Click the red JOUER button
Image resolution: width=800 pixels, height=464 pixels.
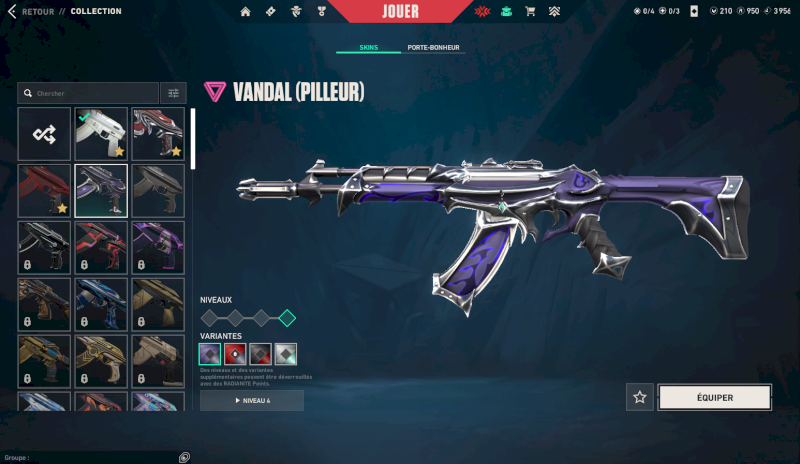400,12
